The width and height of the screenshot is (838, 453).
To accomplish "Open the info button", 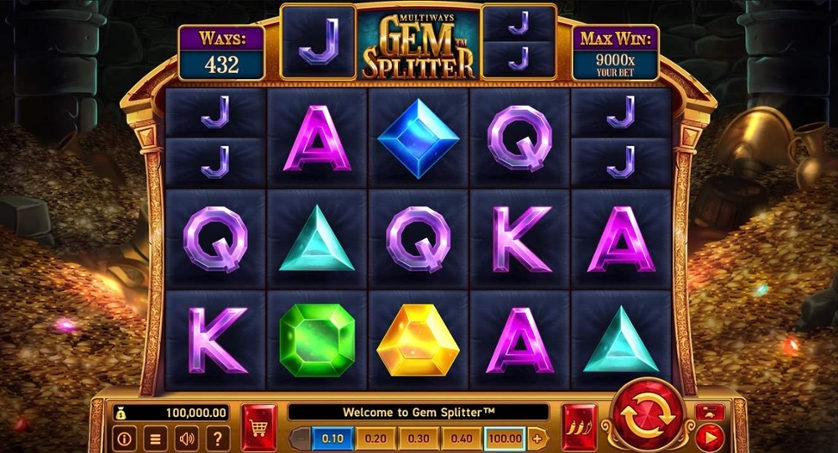I will coord(125,438).
